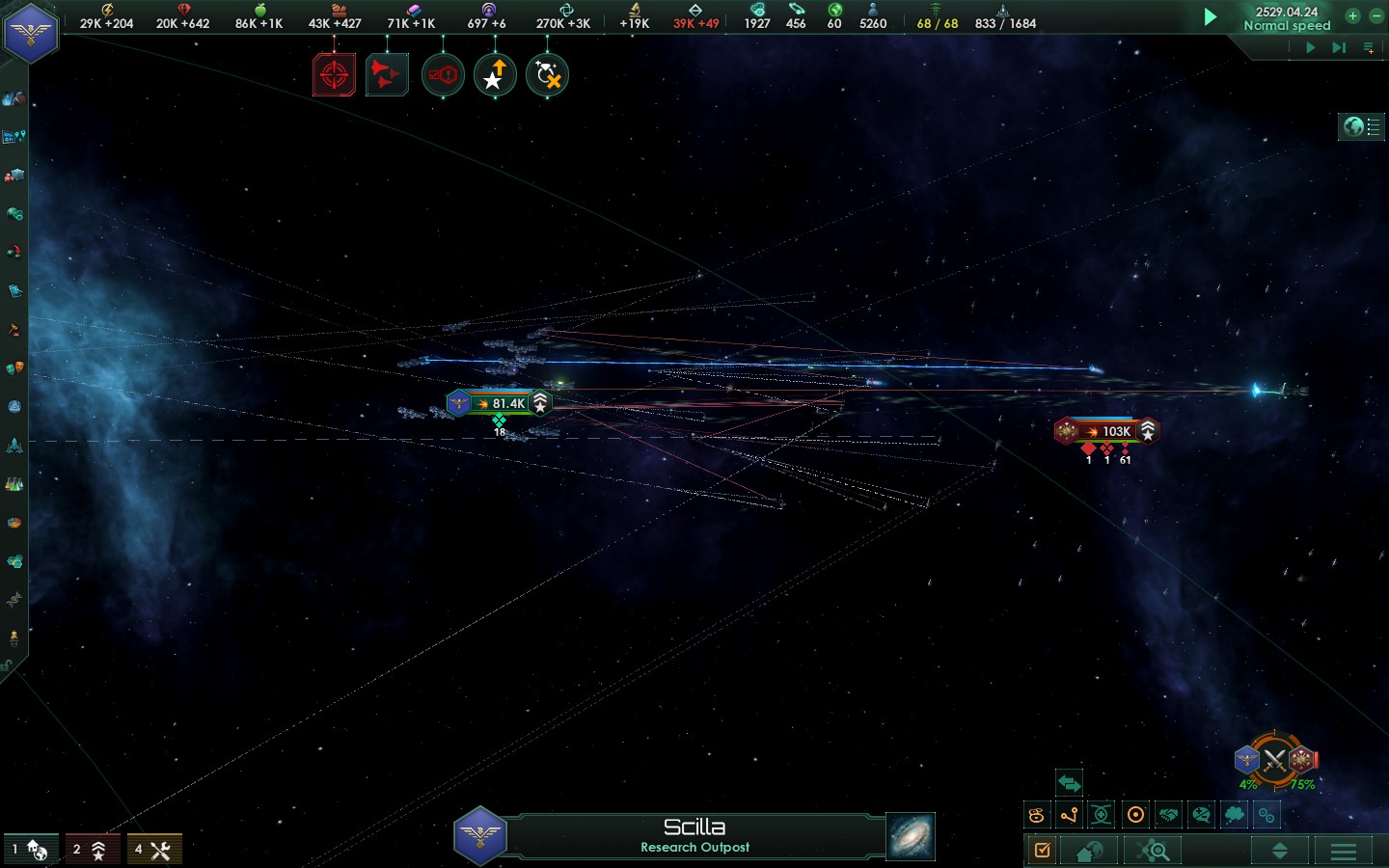Open the galaxy search magnifier button

1154,851
